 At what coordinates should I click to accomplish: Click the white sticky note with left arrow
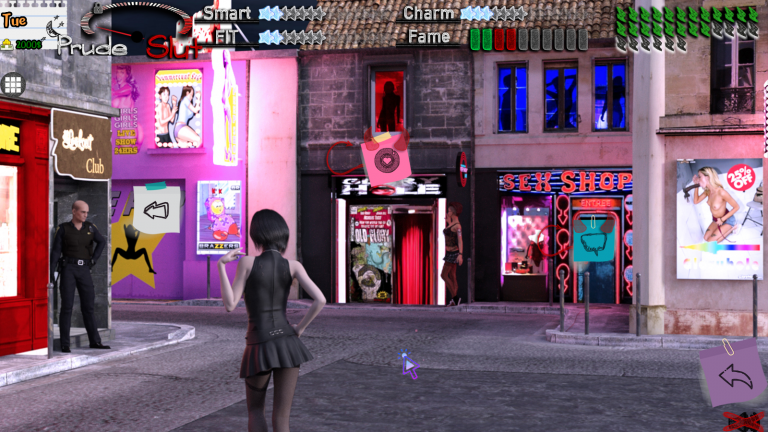[x=156, y=209]
